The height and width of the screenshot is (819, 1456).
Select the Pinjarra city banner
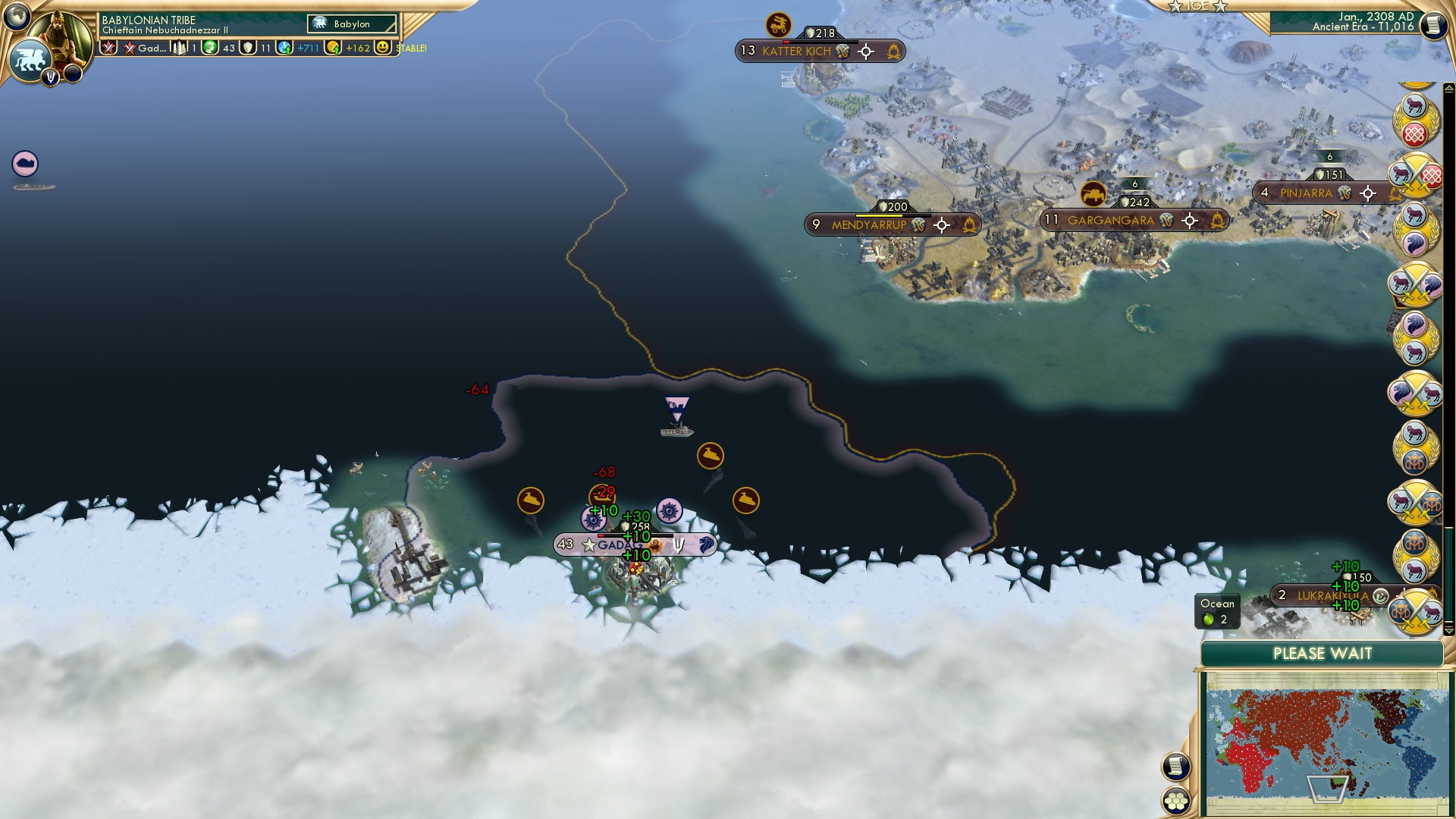tap(1306, 193)
